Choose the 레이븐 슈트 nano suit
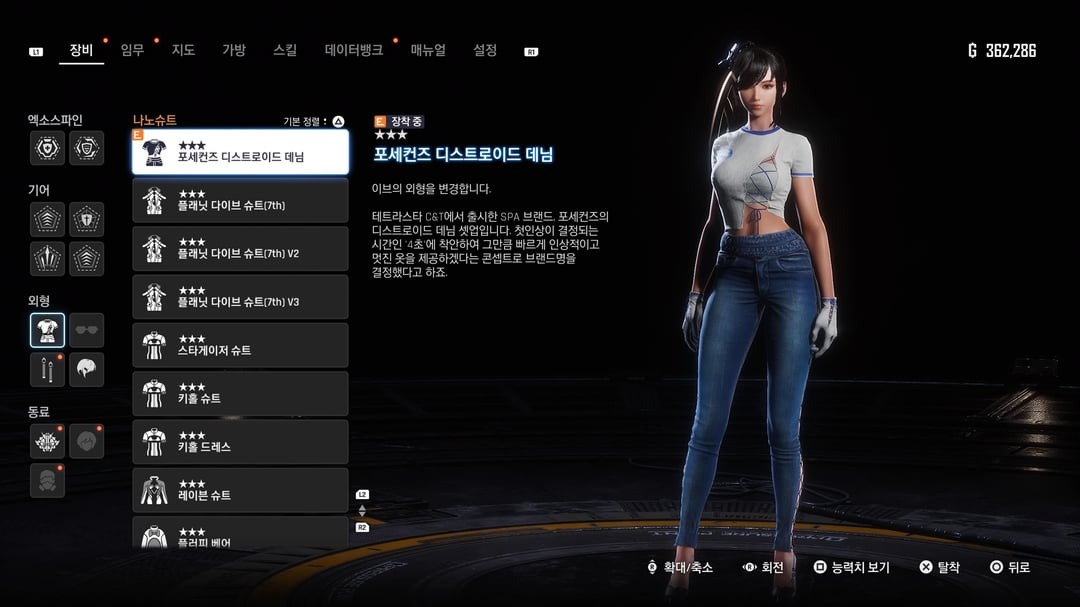 pos(240,490)
